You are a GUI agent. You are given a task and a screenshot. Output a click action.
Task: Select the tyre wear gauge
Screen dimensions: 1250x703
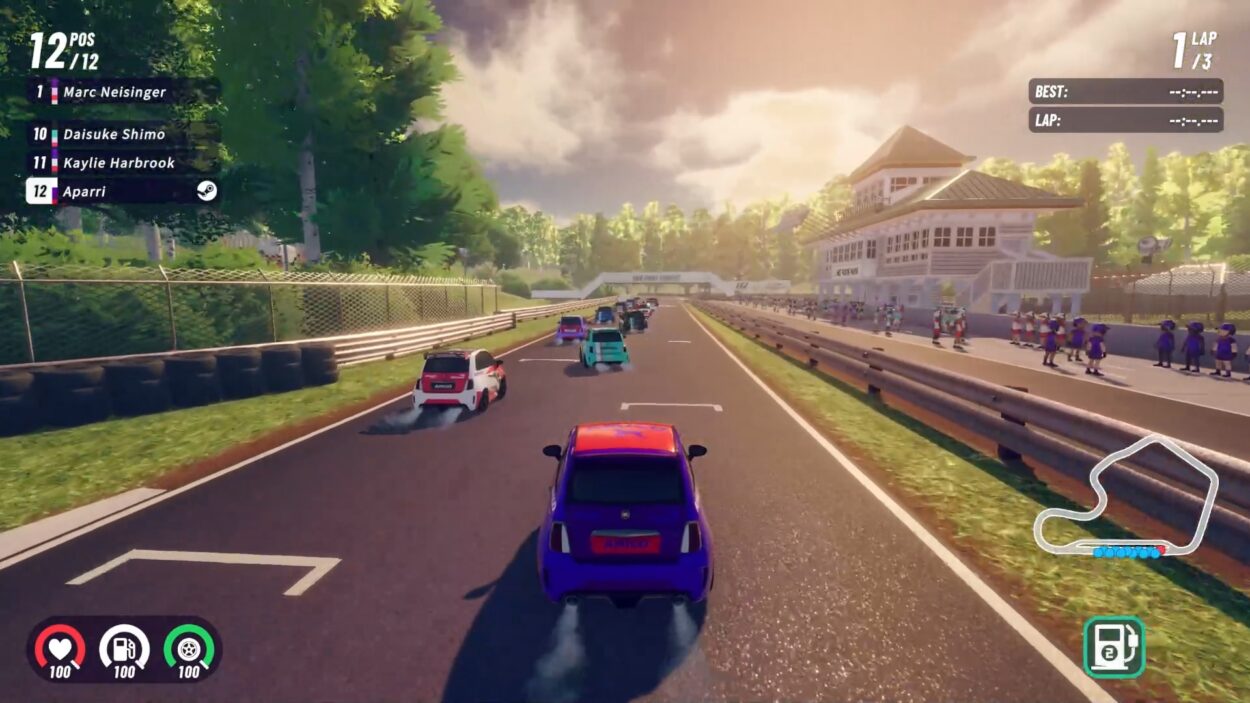click(189, 648)
